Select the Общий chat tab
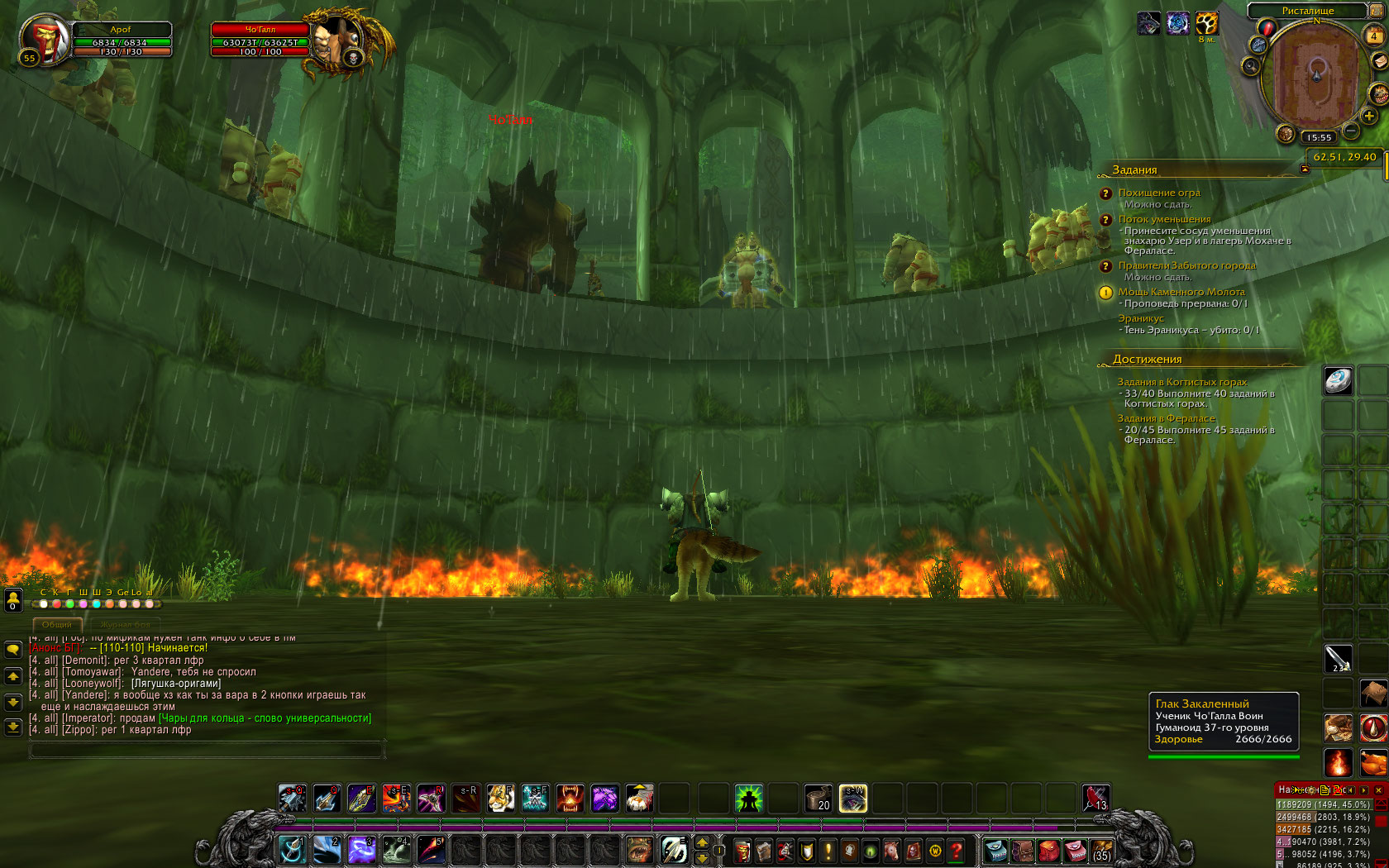The width and height of the screenshot is (1389, 868). tap(57, 625)
